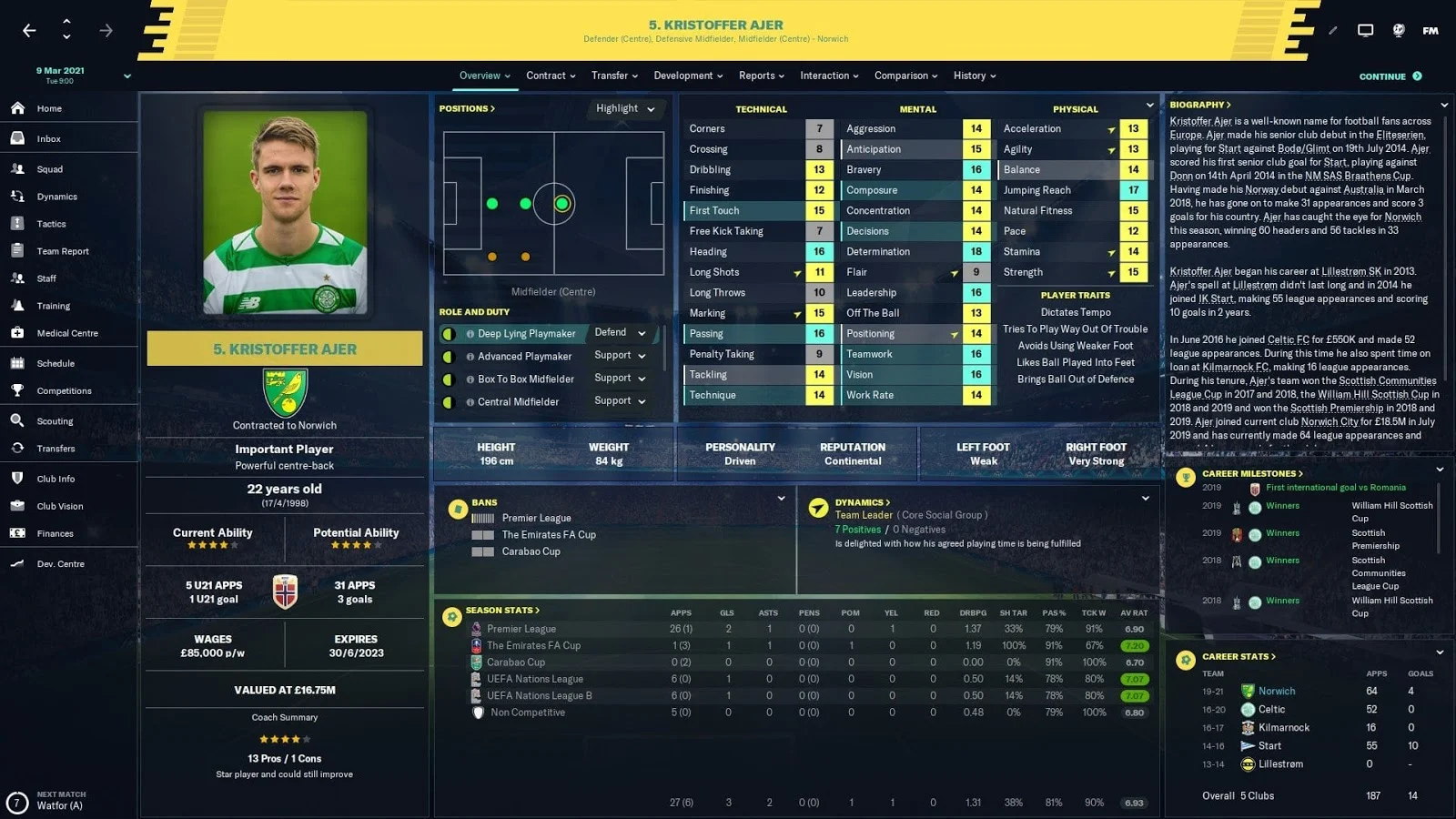Screen dimensions: 1456x819
Task: Collapse the Bans panel
Action: (x=781, y=499)
